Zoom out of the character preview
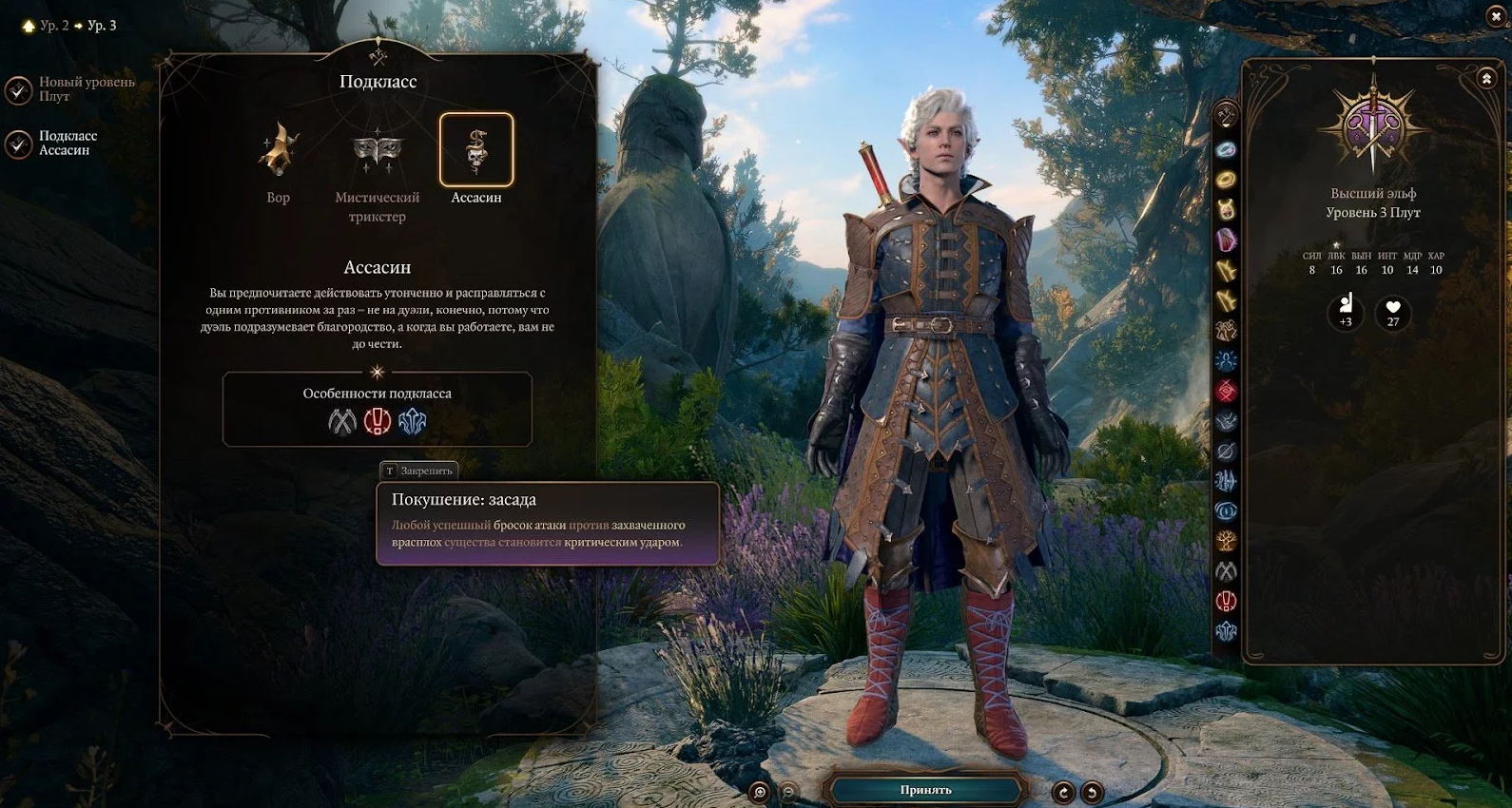1512x808 pixels. [788, 792]
